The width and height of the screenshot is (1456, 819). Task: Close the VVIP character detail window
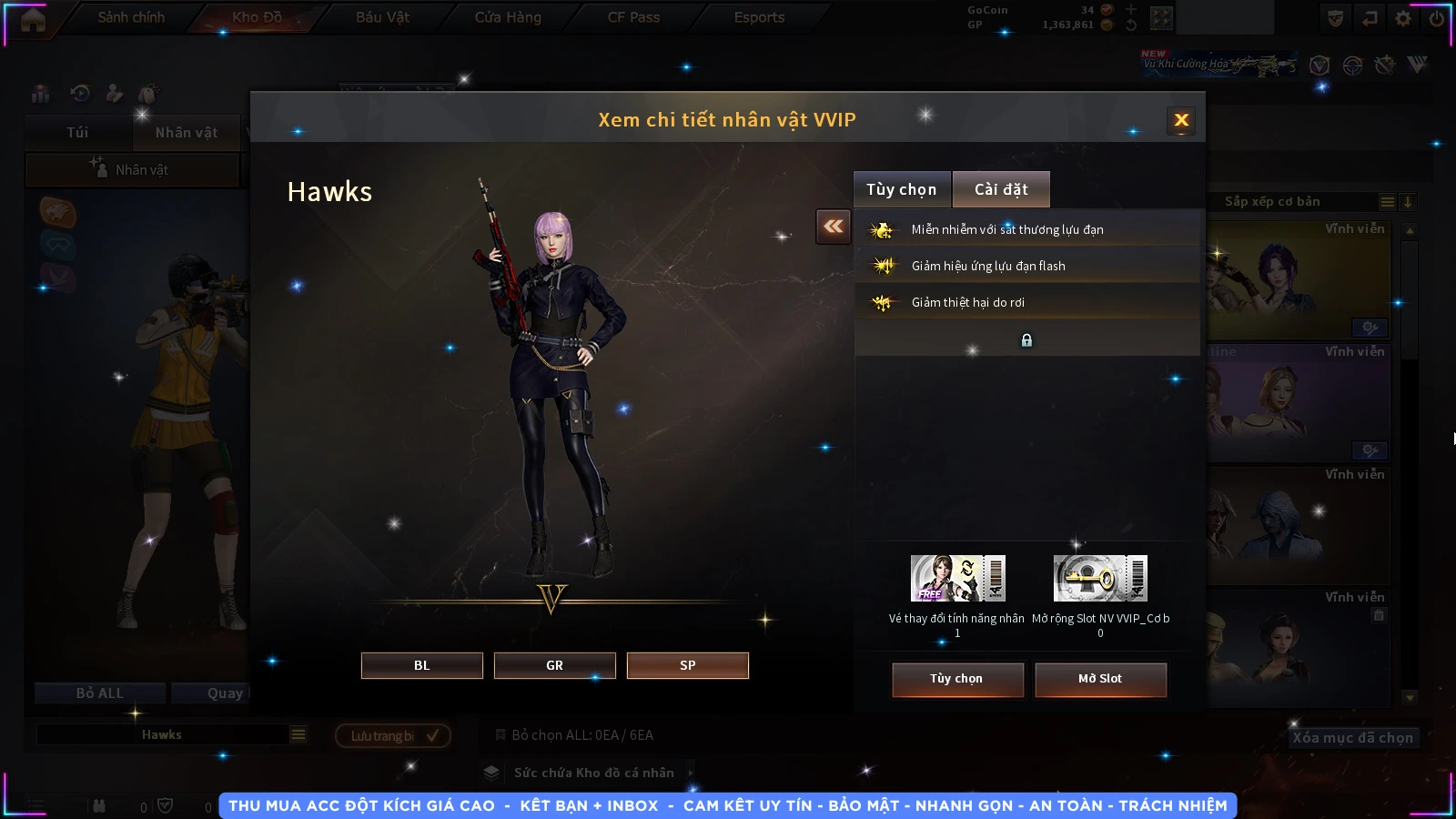click(1181, 120)
